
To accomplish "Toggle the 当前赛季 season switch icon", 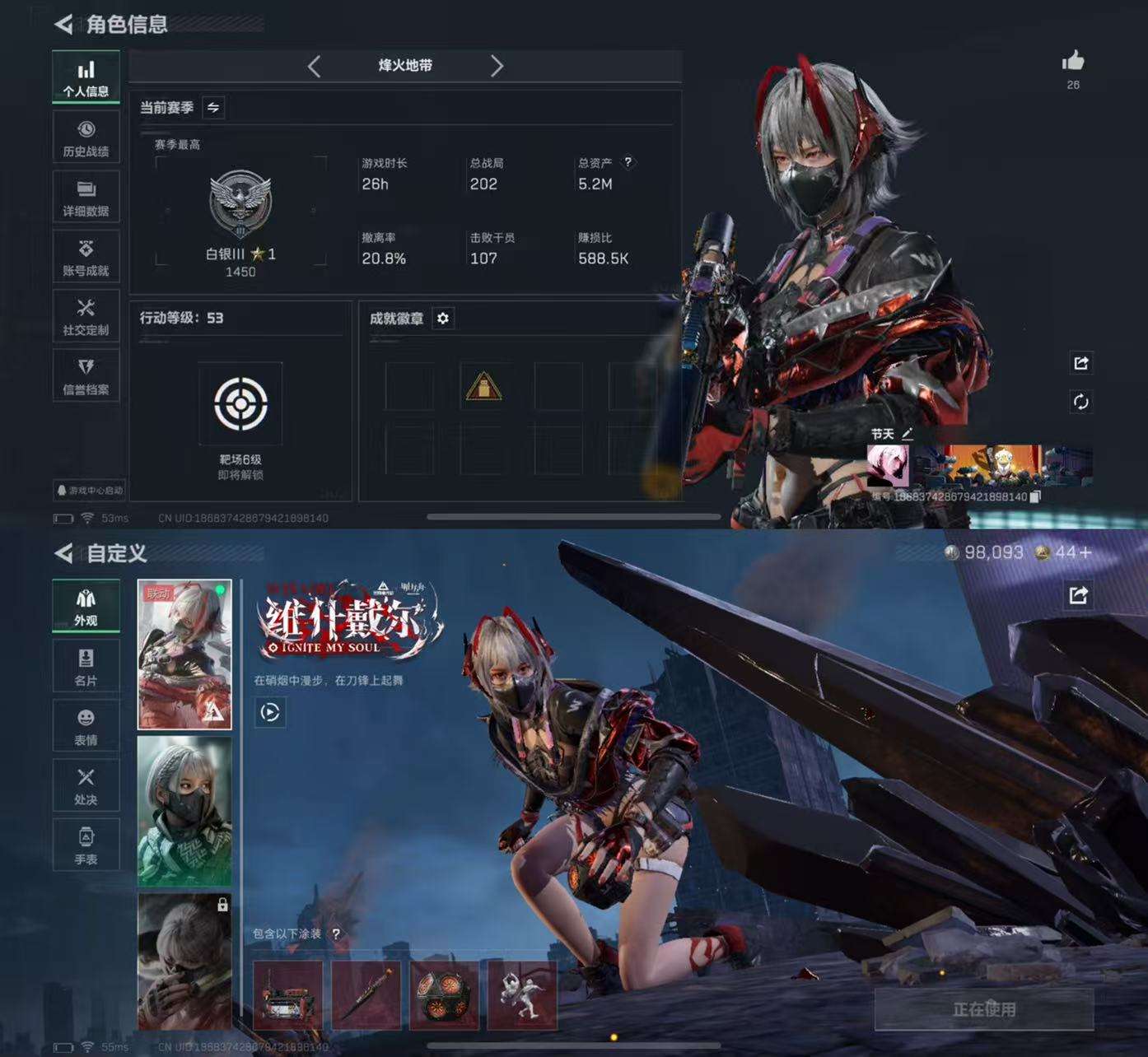I will 212,107.
